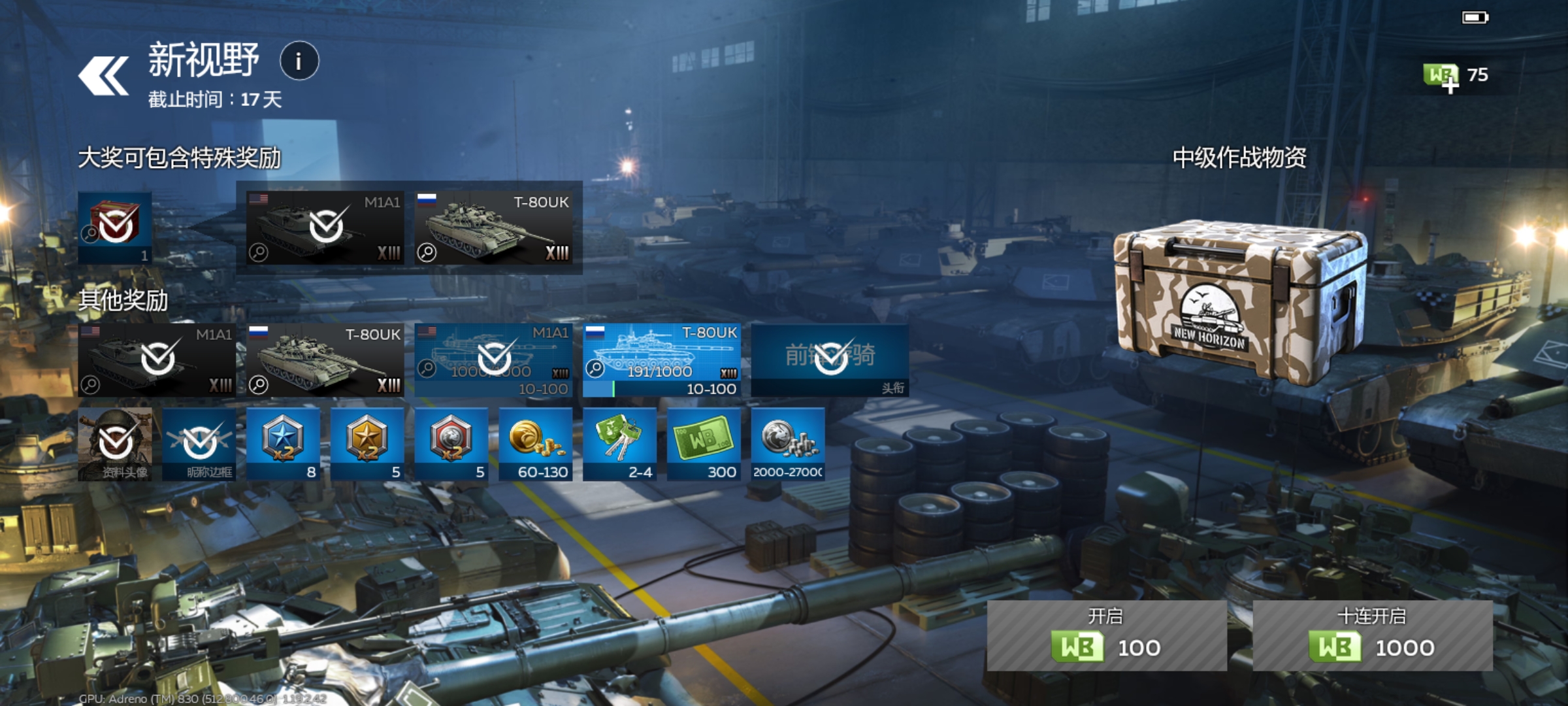The height and width of the screenshot is (706, 1568).
Task: Select the T-80UK blueprint tile showing 191/1000
Action: (x=661, y=360)
